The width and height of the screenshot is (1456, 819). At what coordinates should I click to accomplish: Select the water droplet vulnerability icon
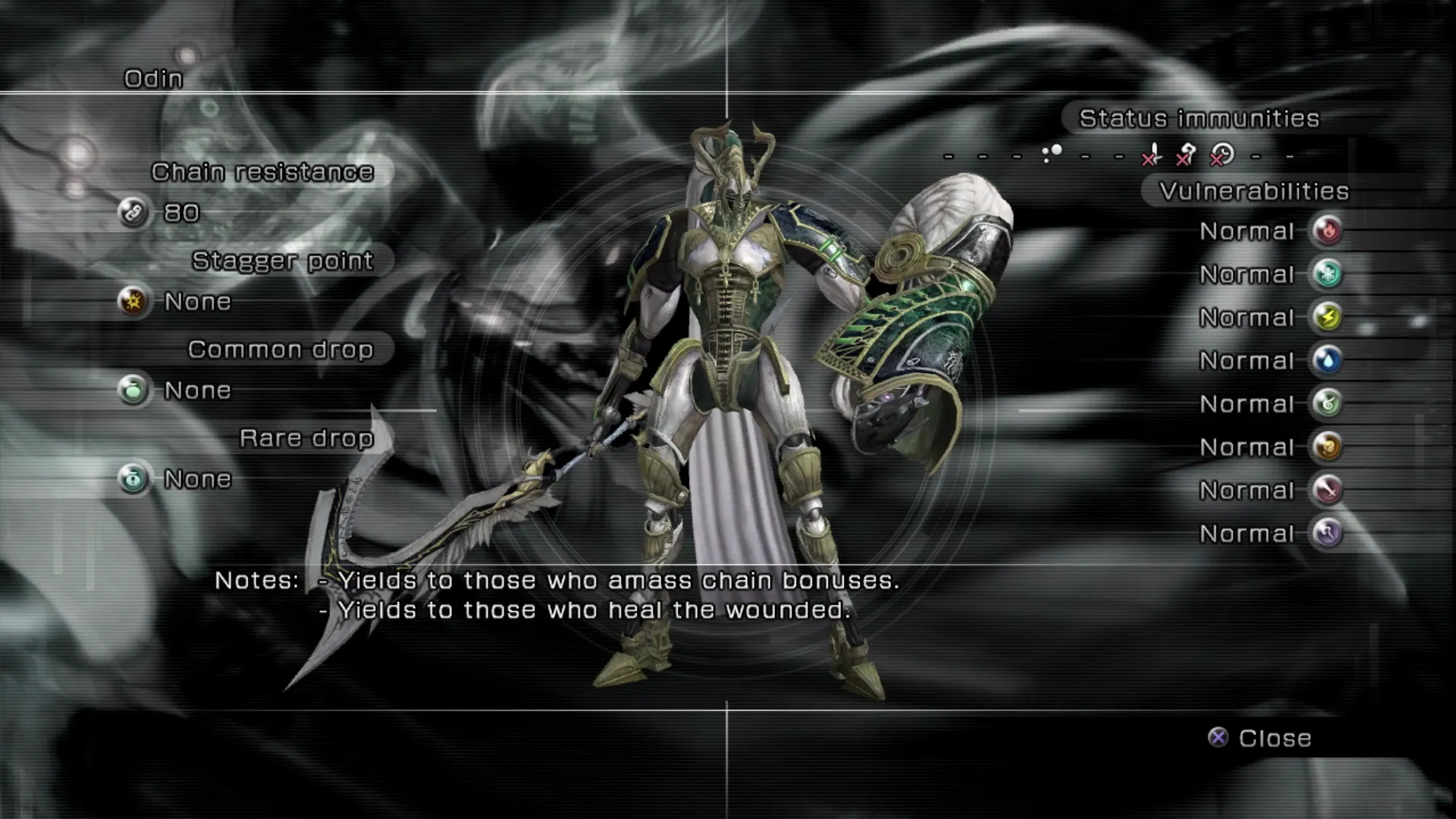1327,360
